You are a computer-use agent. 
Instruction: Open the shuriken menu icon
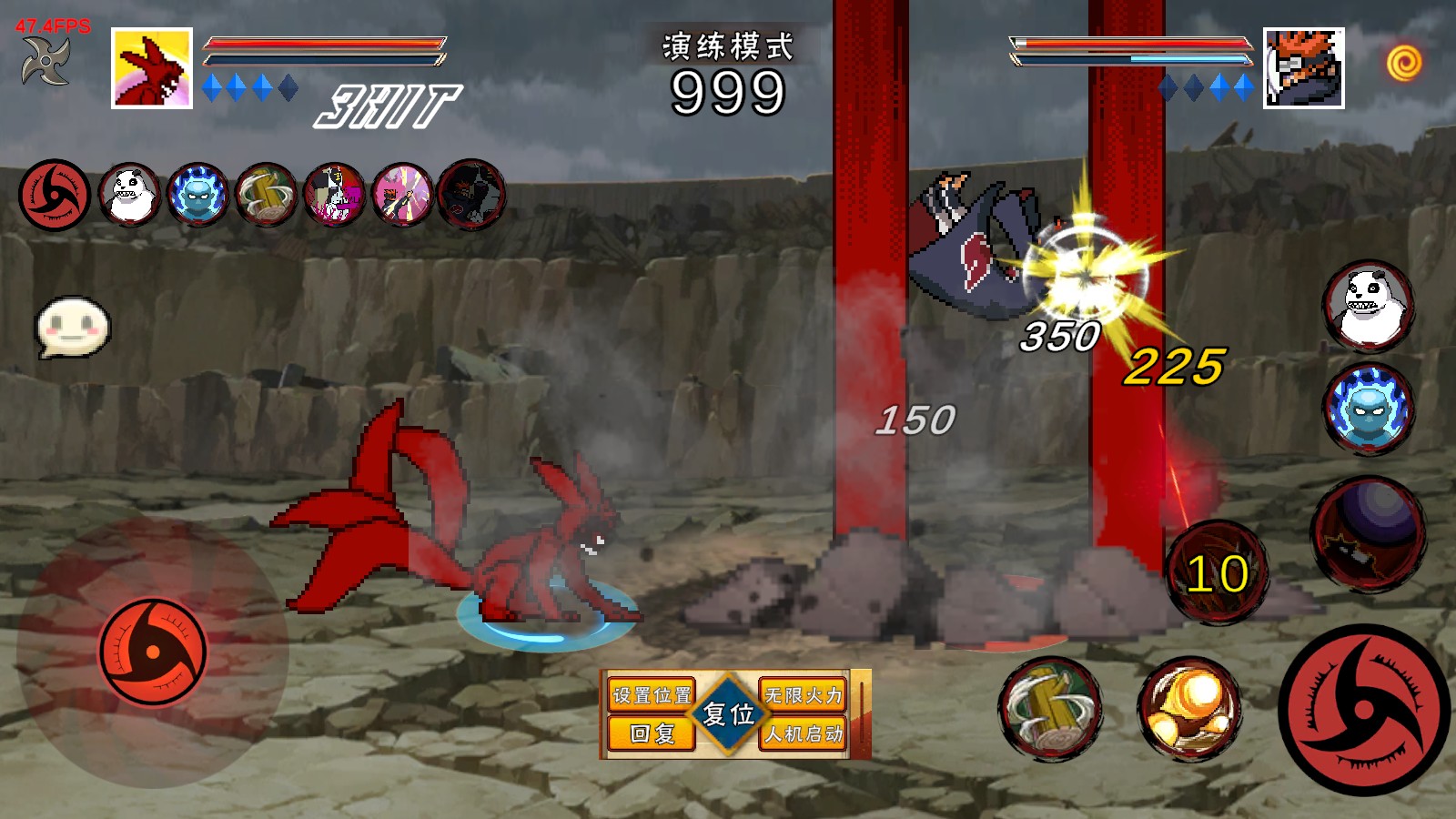pos(45,62)
